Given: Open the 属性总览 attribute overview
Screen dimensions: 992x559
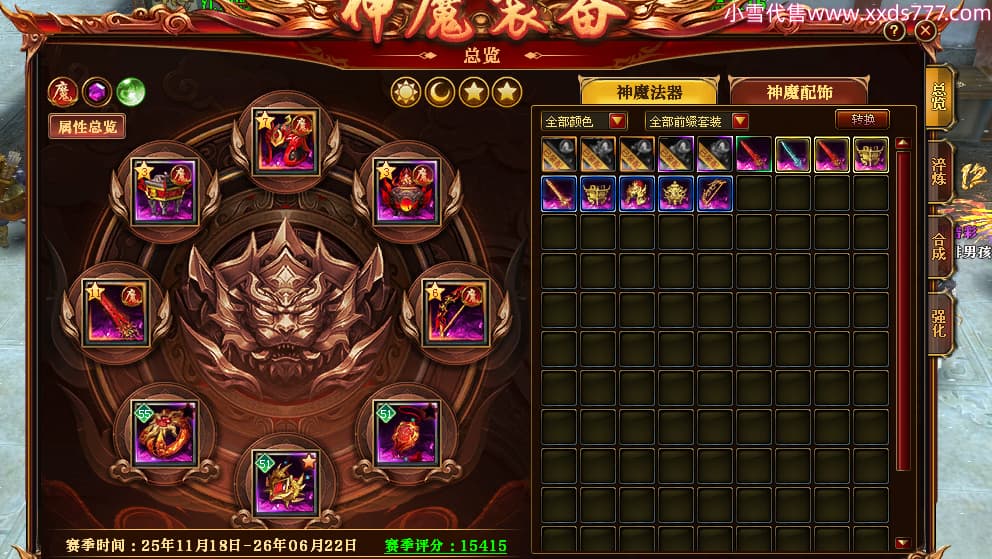Looking at the screenshot, I should pos(88,126).
